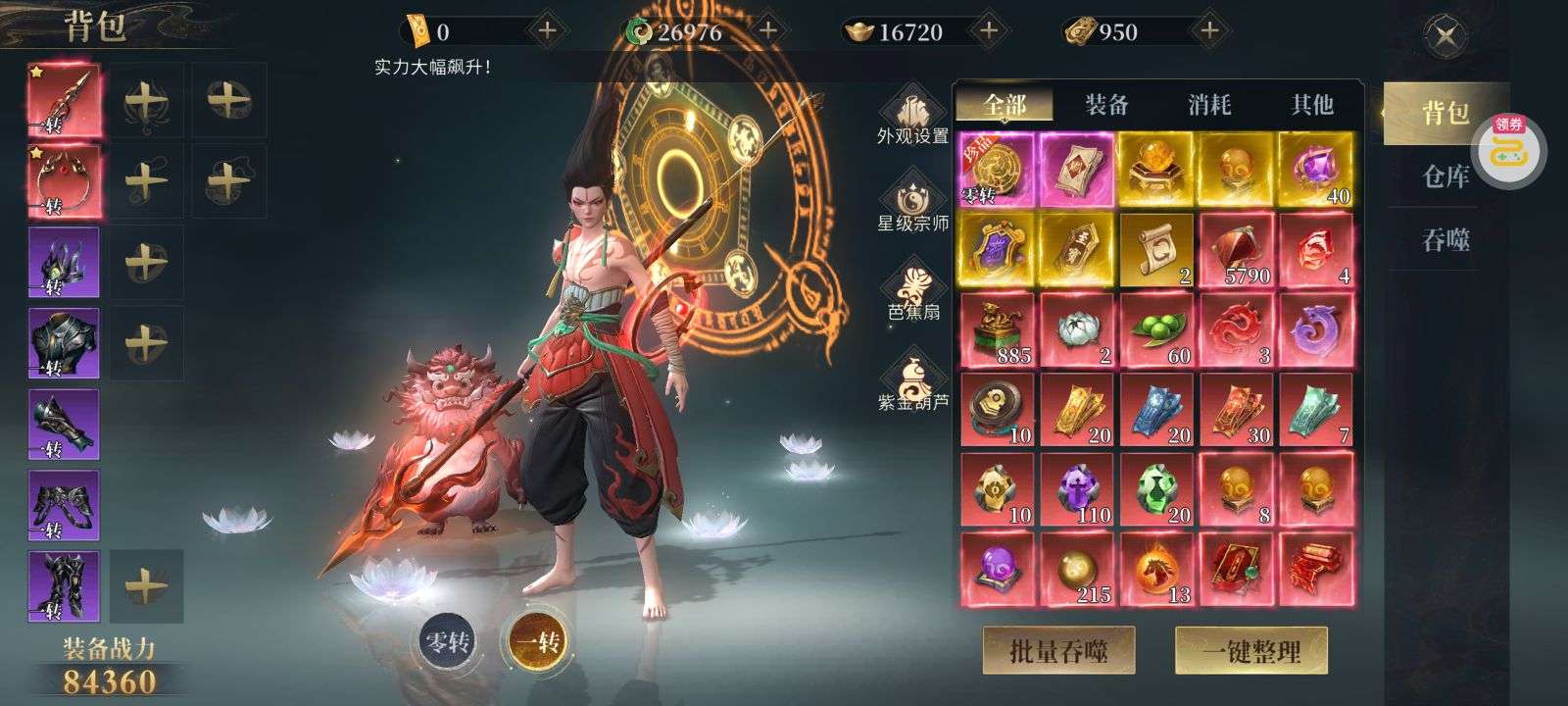The height and width of the screenshot is (706, 1568).
Task: Select the 一转 toggle button
Action: (537, 642)
